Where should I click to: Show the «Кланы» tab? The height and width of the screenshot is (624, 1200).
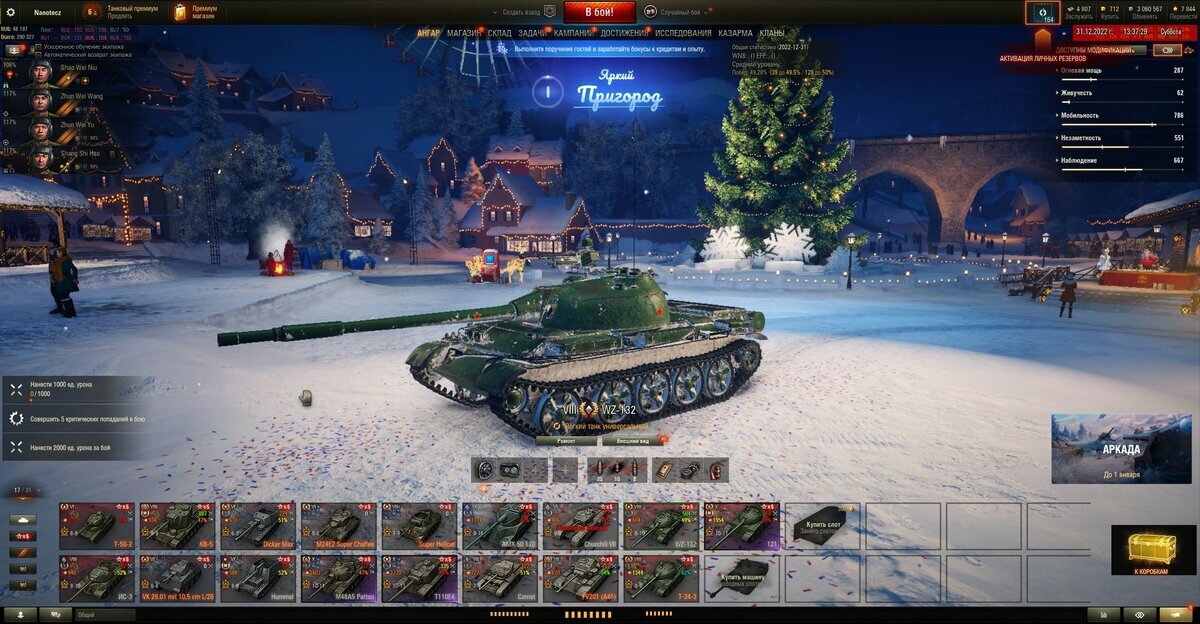(x=771, y=33)
